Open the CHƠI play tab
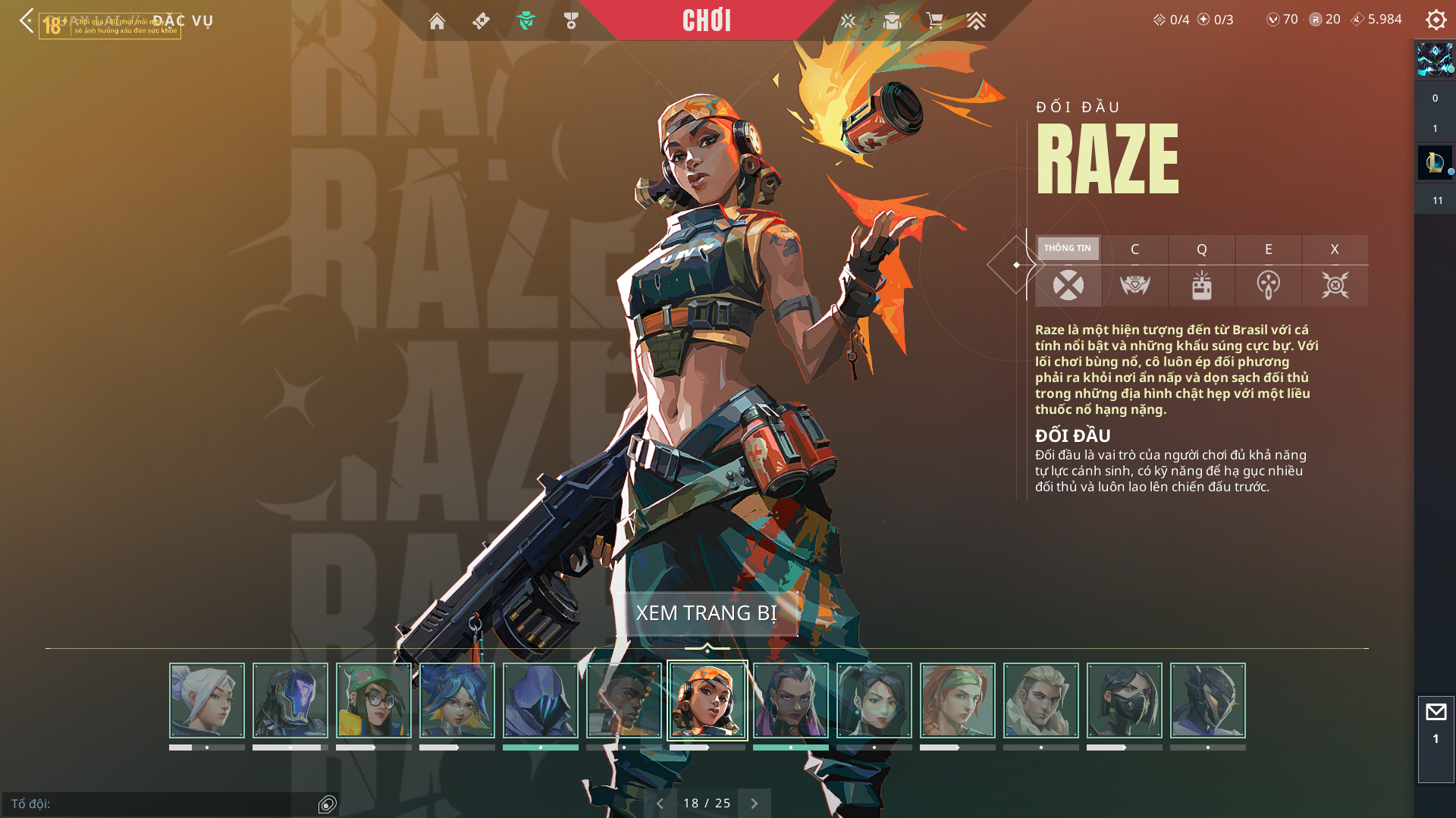Viewport: 1456px width, 818px height. 706,20
